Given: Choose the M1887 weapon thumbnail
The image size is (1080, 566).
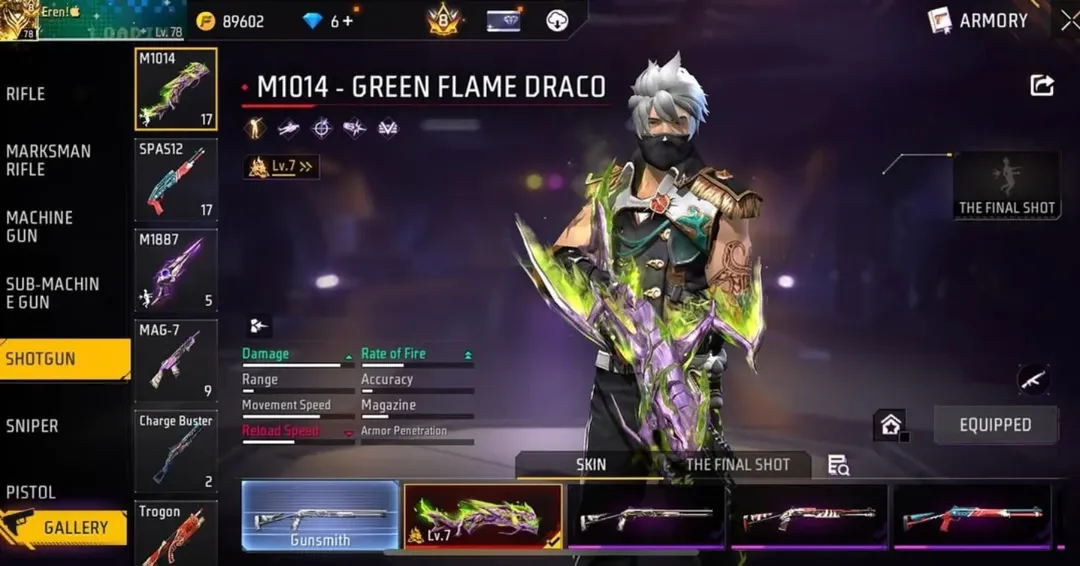Looking at the screenshot, I should [x=176, y=271].
